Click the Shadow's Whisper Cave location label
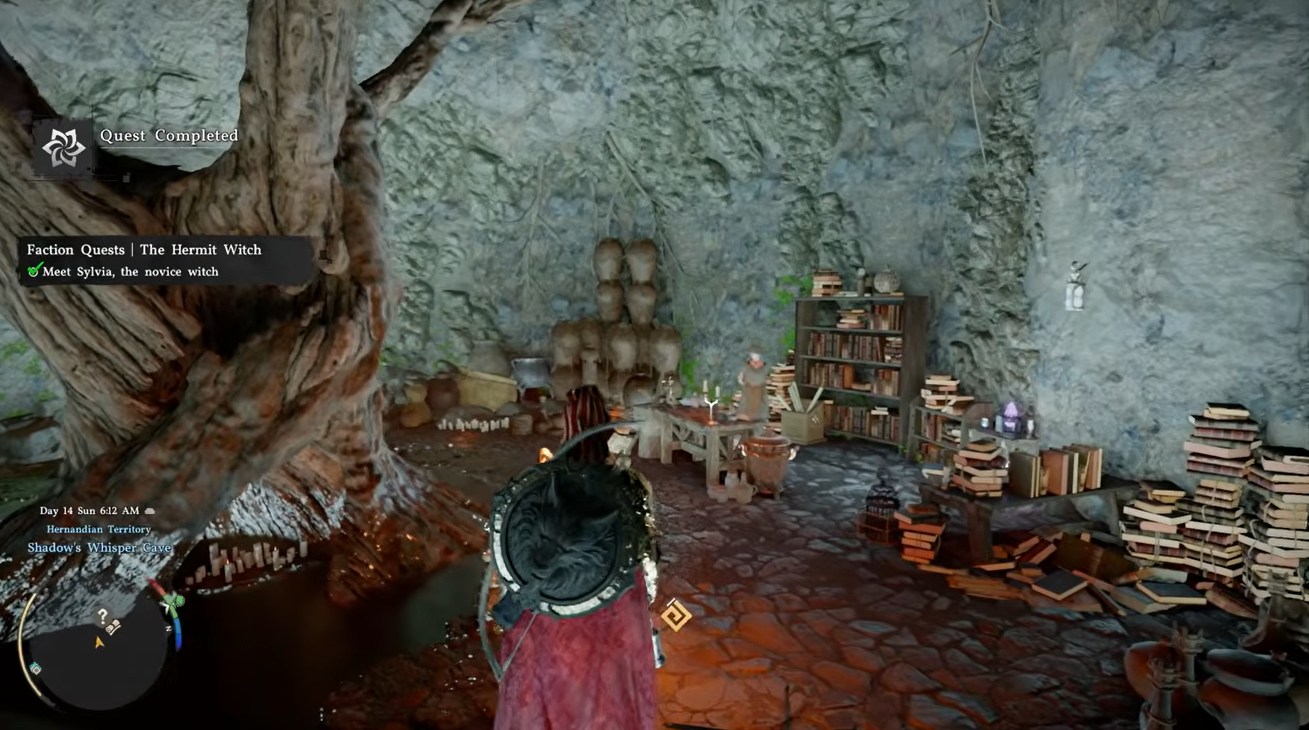Viewport: 1309px width, 730px height. [99, 548]
